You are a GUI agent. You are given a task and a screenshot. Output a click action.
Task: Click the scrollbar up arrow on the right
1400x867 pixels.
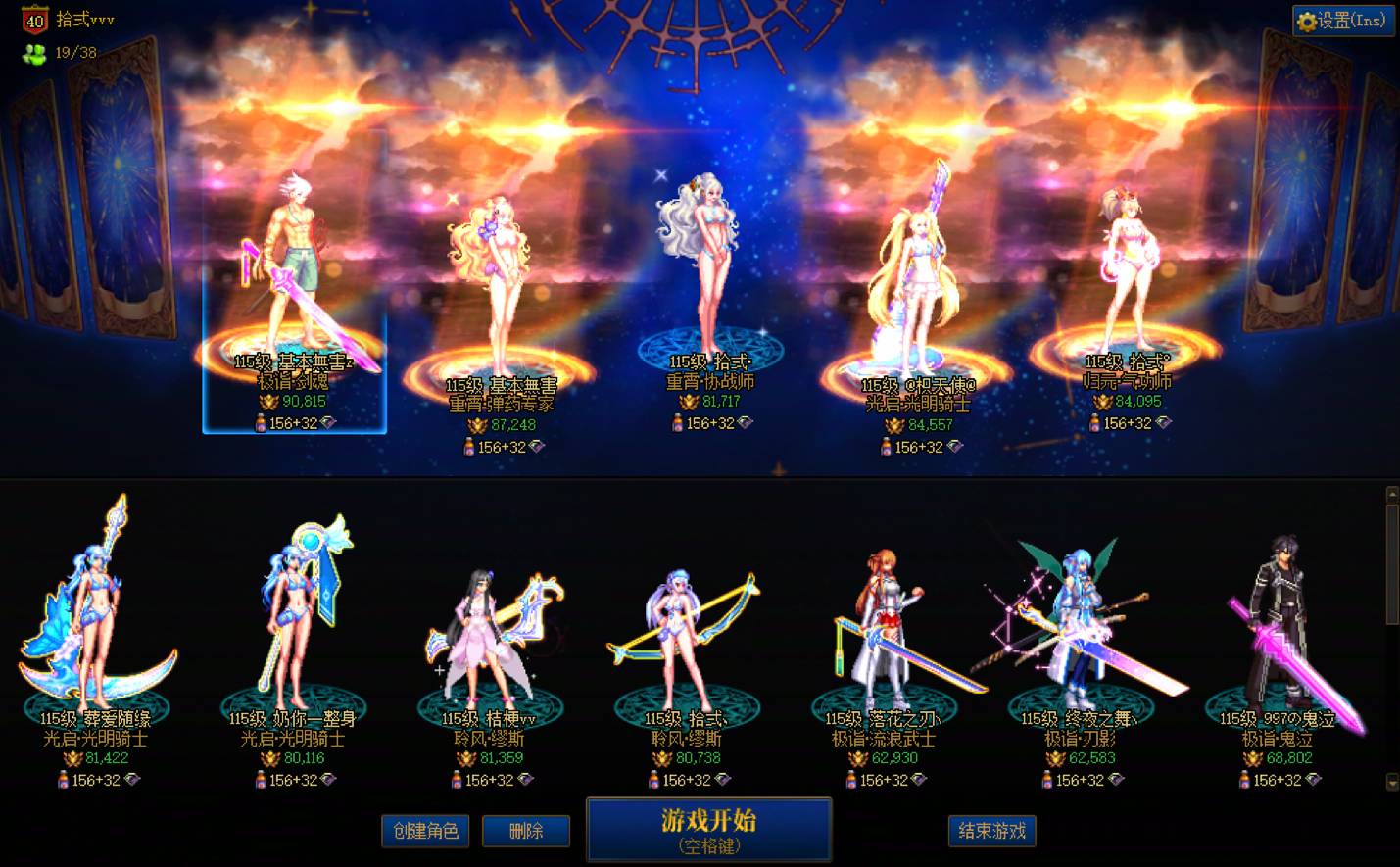pos(1391,495)
